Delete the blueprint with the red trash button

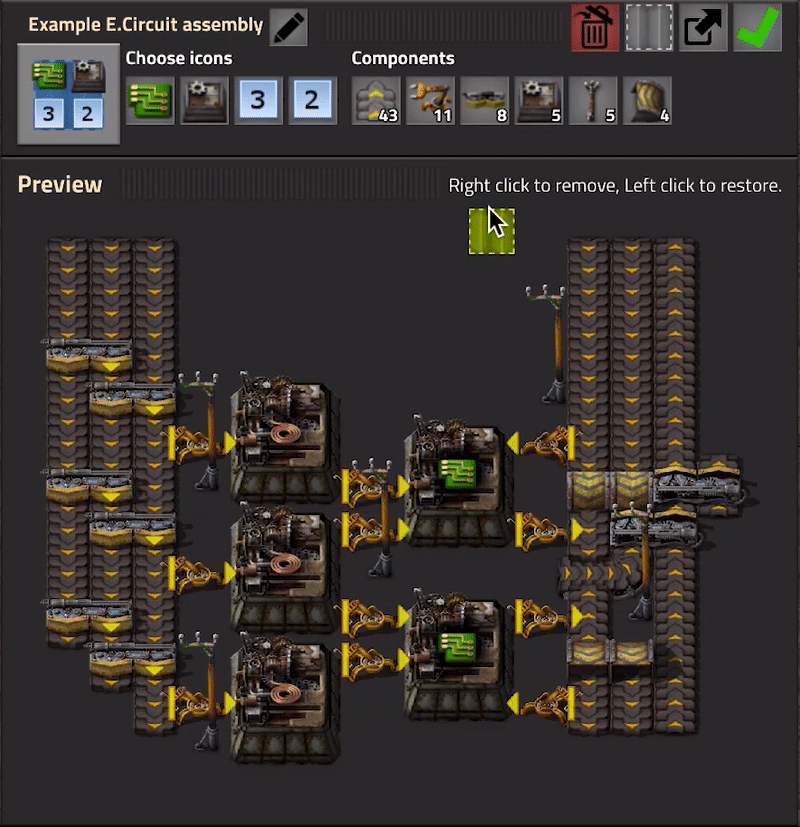[x=595, y=28]
